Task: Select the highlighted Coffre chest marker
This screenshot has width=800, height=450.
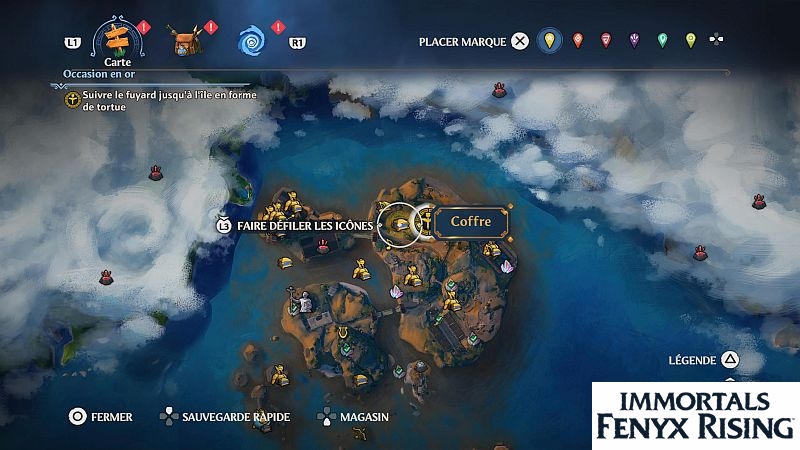Action: point(402,224)
